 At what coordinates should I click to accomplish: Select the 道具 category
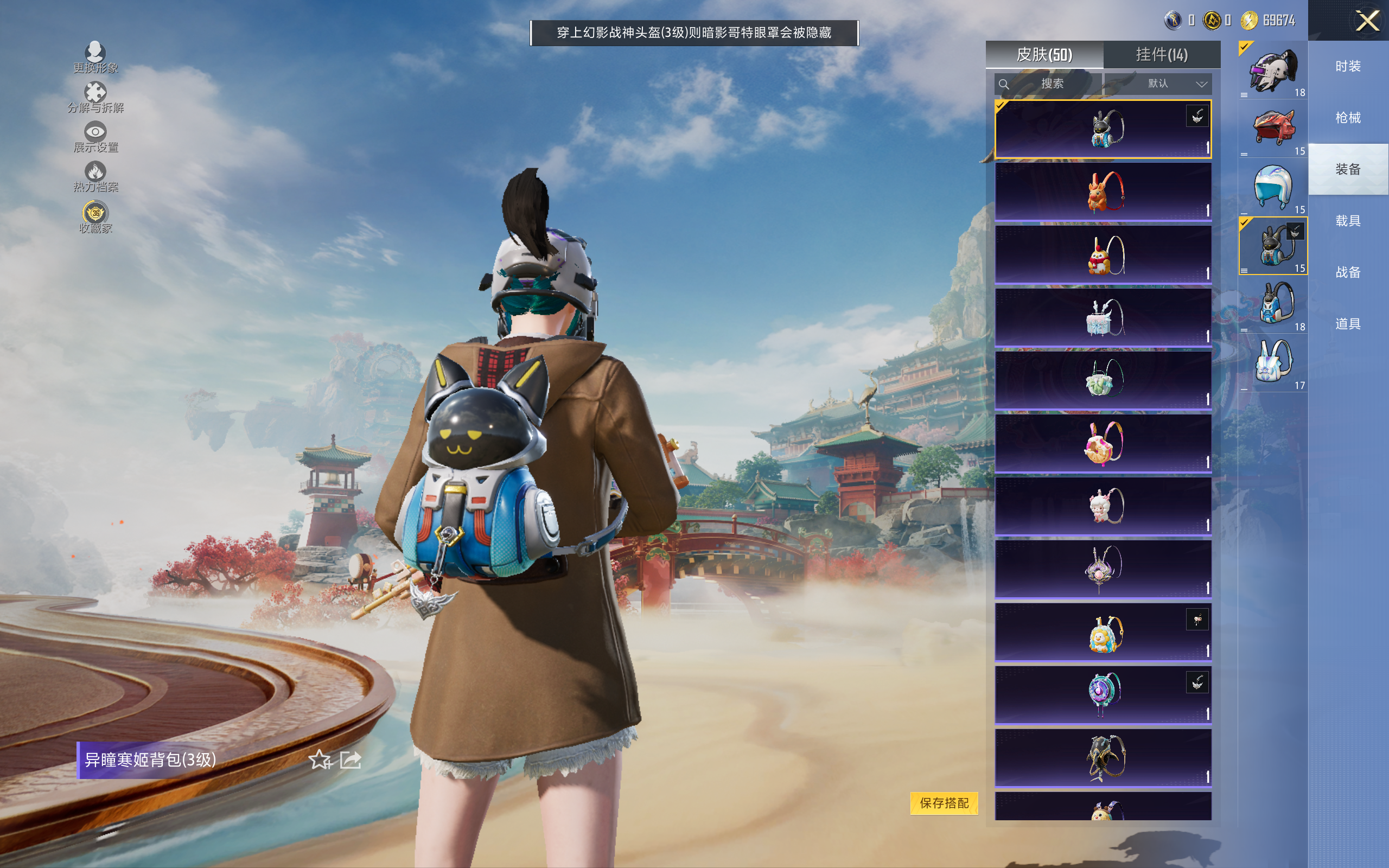click(x=1348, y=324)
